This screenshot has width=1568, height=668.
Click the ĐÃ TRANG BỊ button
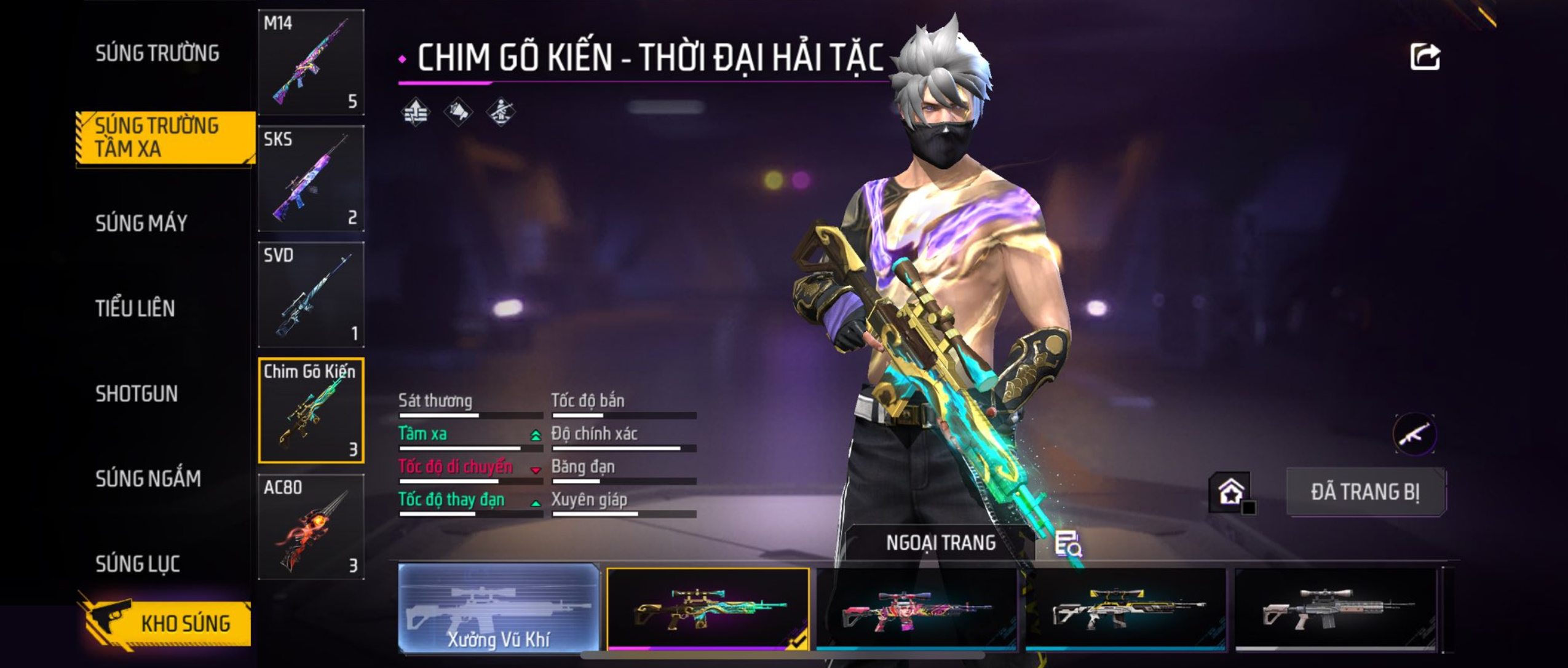tap(1365, 492)
